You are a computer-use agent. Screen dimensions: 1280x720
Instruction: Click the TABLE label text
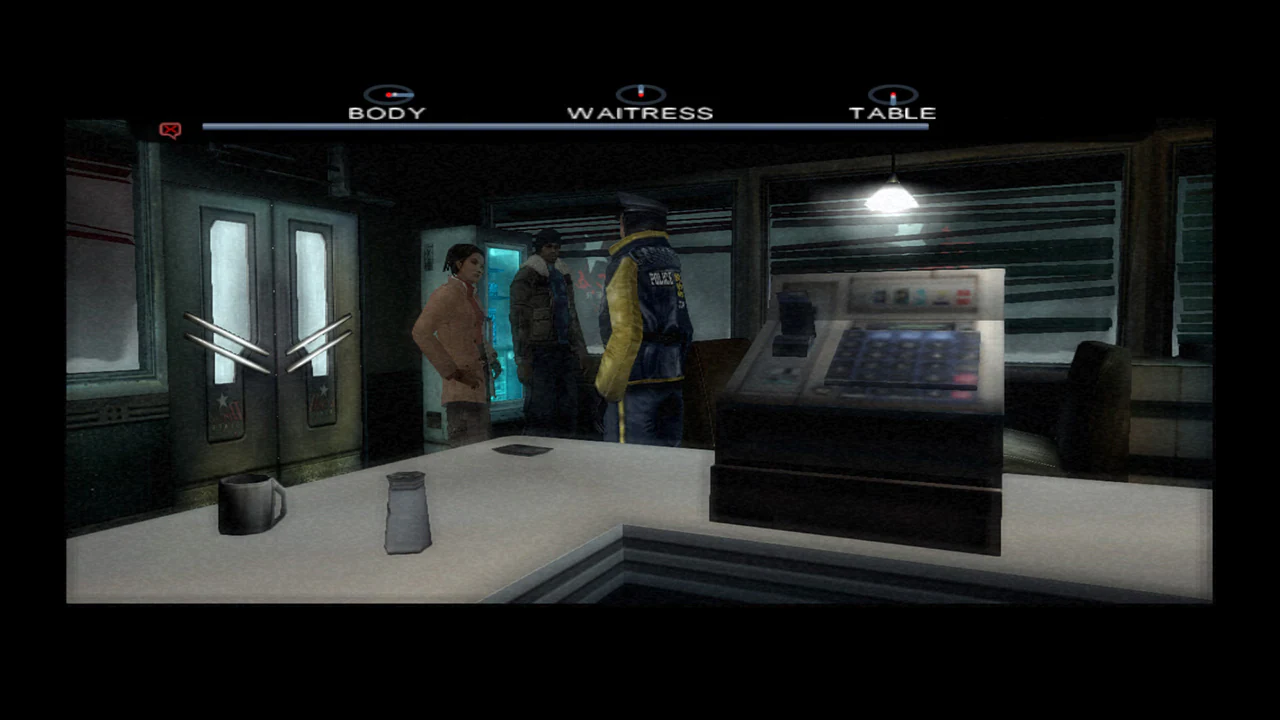click(x=894, y=112)
